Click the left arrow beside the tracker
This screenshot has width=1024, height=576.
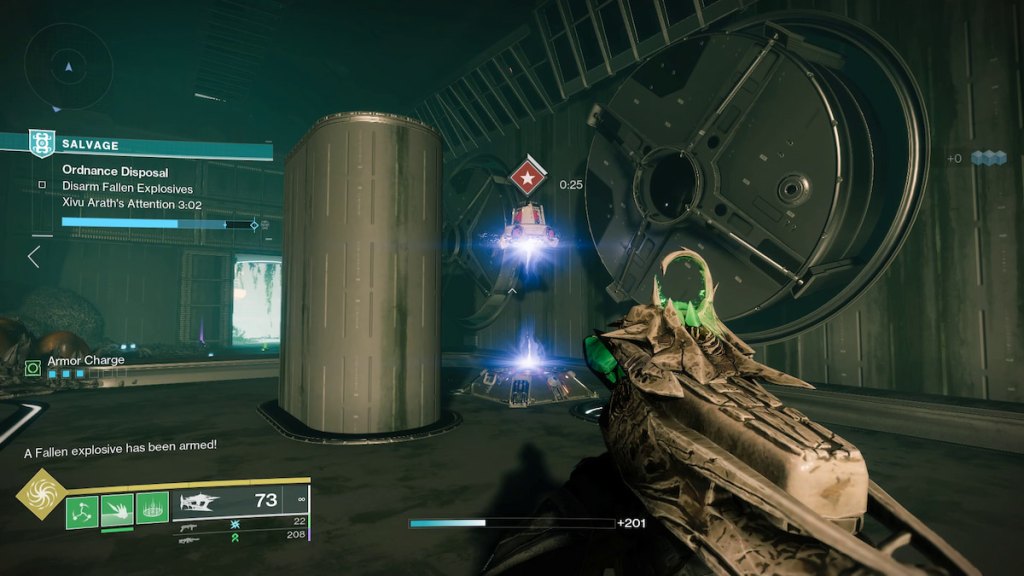pos(33,257)
